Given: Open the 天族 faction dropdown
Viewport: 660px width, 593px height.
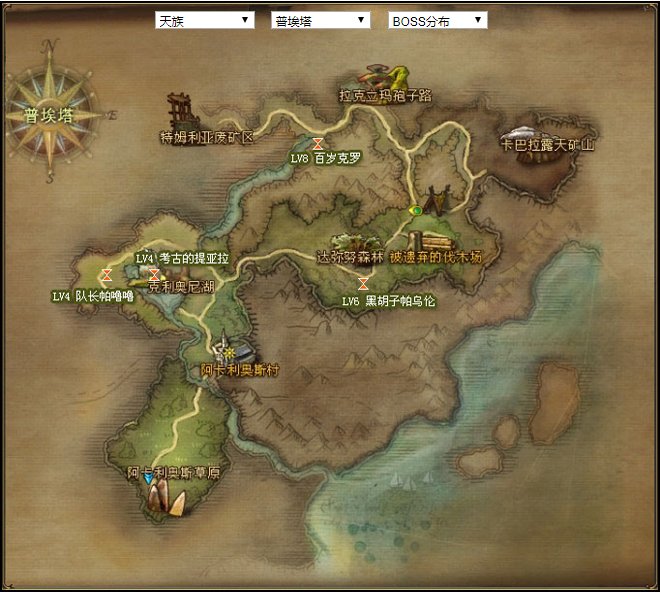Looking at the screenshot, I should [x=204, y=20].
